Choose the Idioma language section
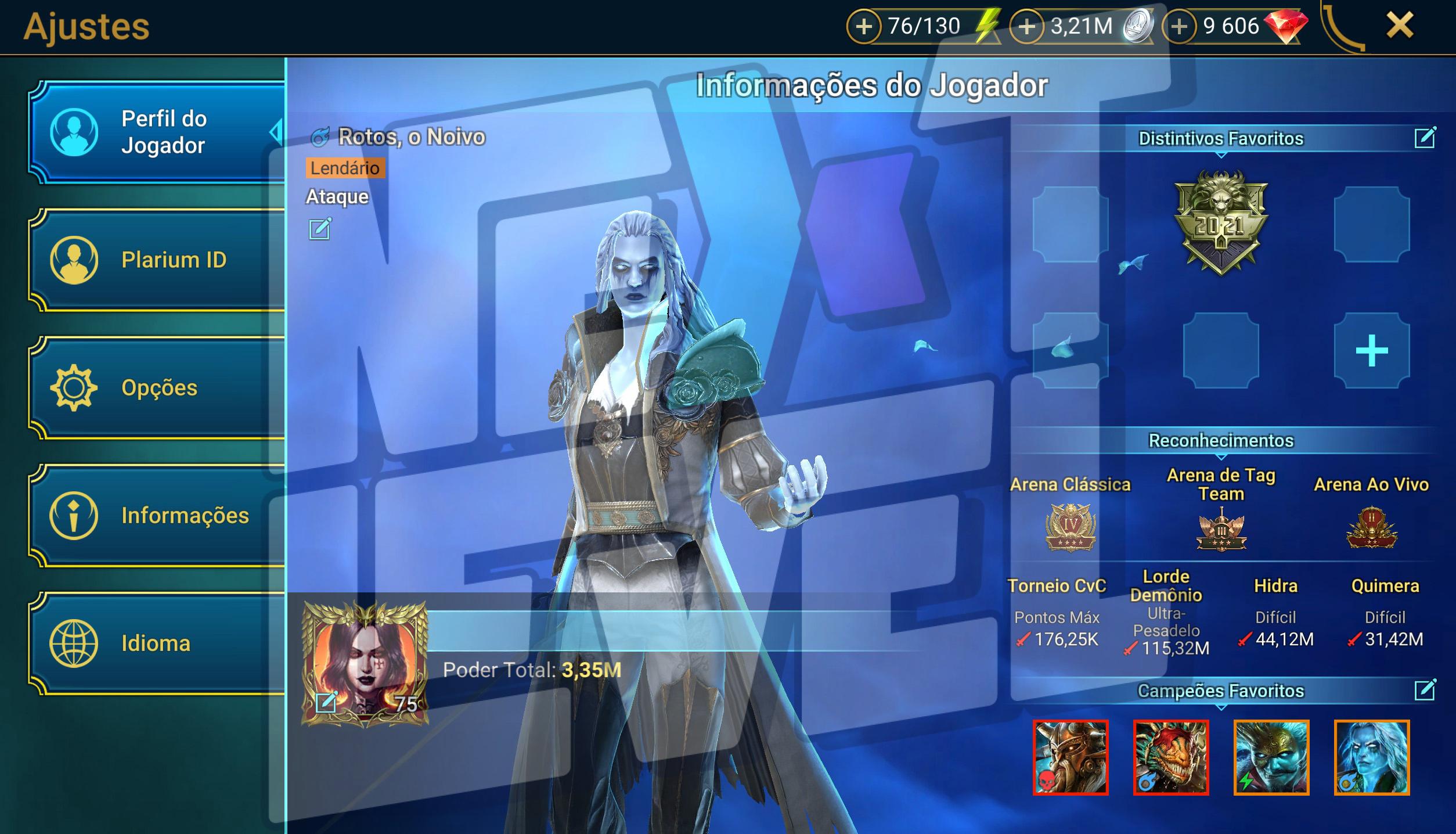 pos(157,644)
